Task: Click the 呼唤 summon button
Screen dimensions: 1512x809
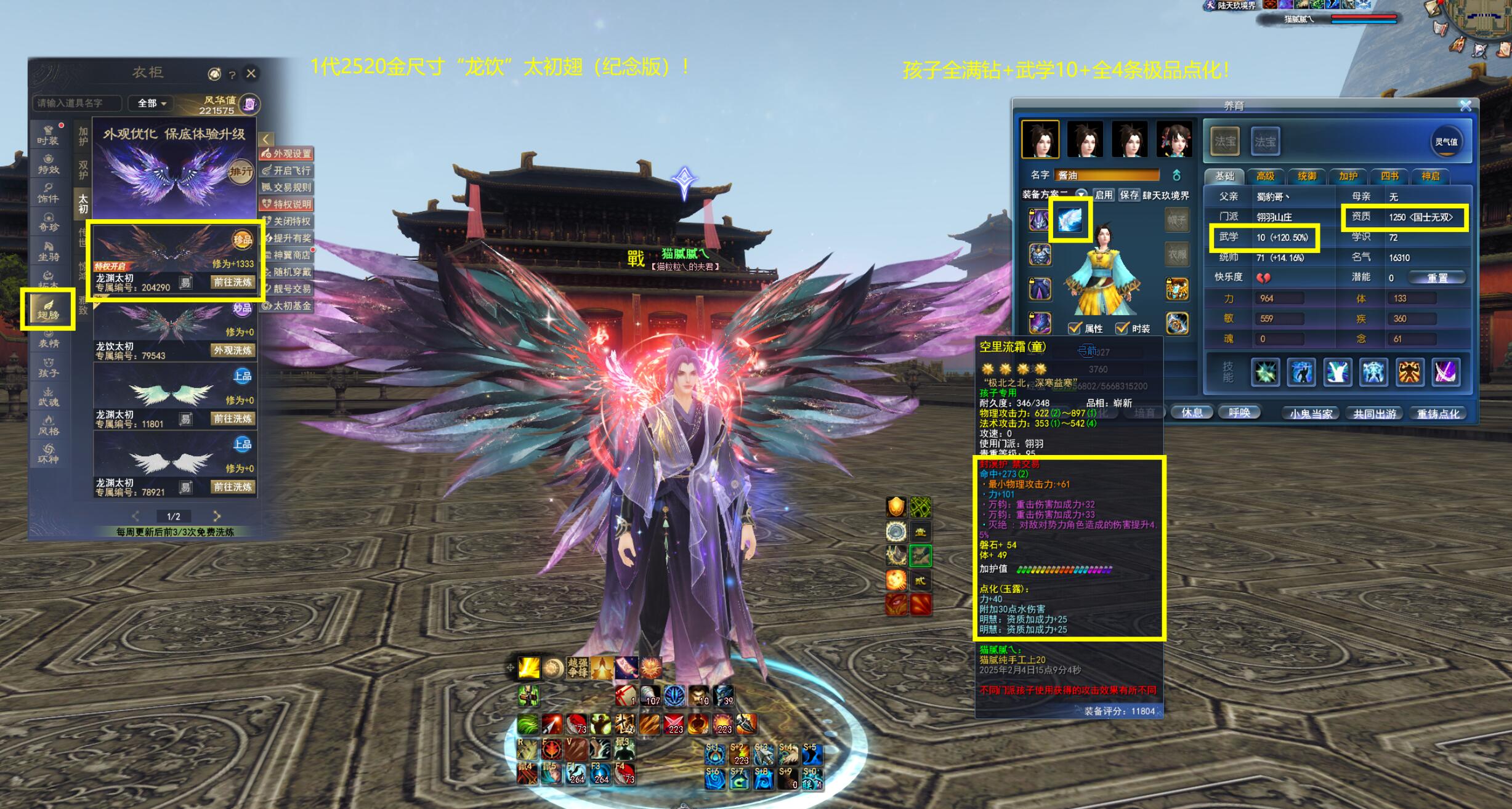Action: pos(1239,413)
